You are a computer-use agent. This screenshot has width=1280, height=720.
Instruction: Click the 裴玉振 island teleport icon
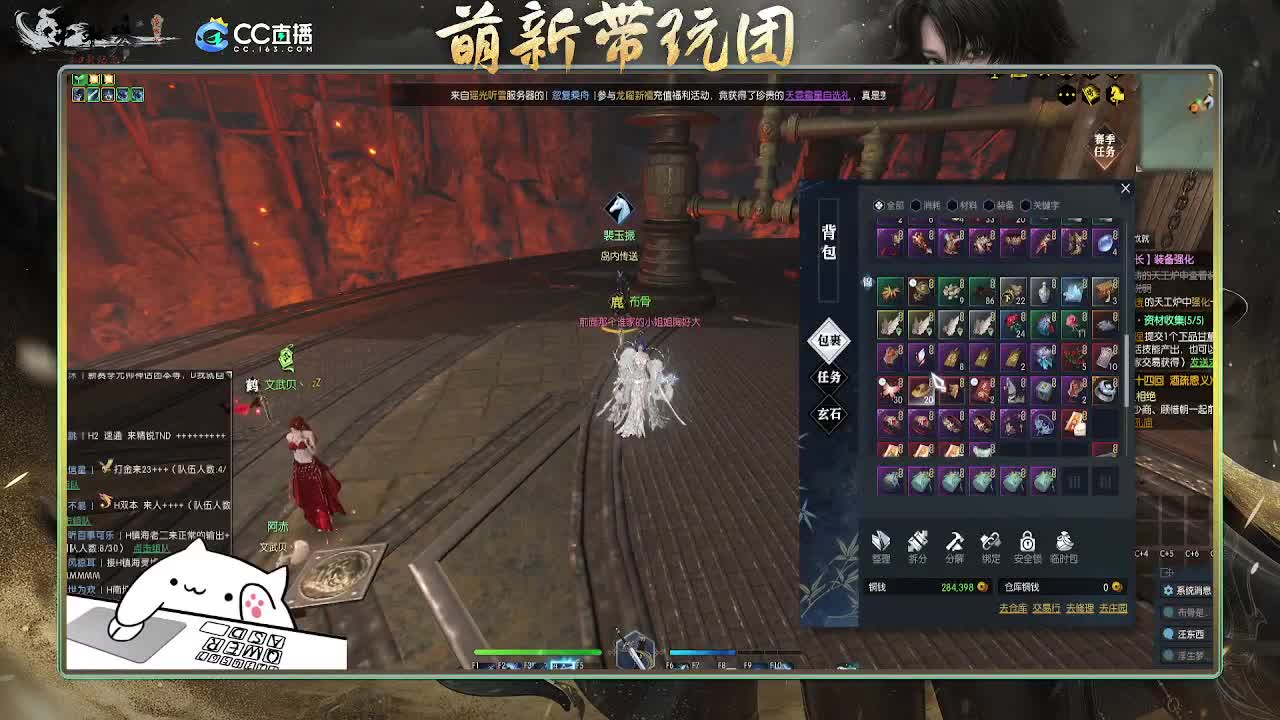[620, 210]
